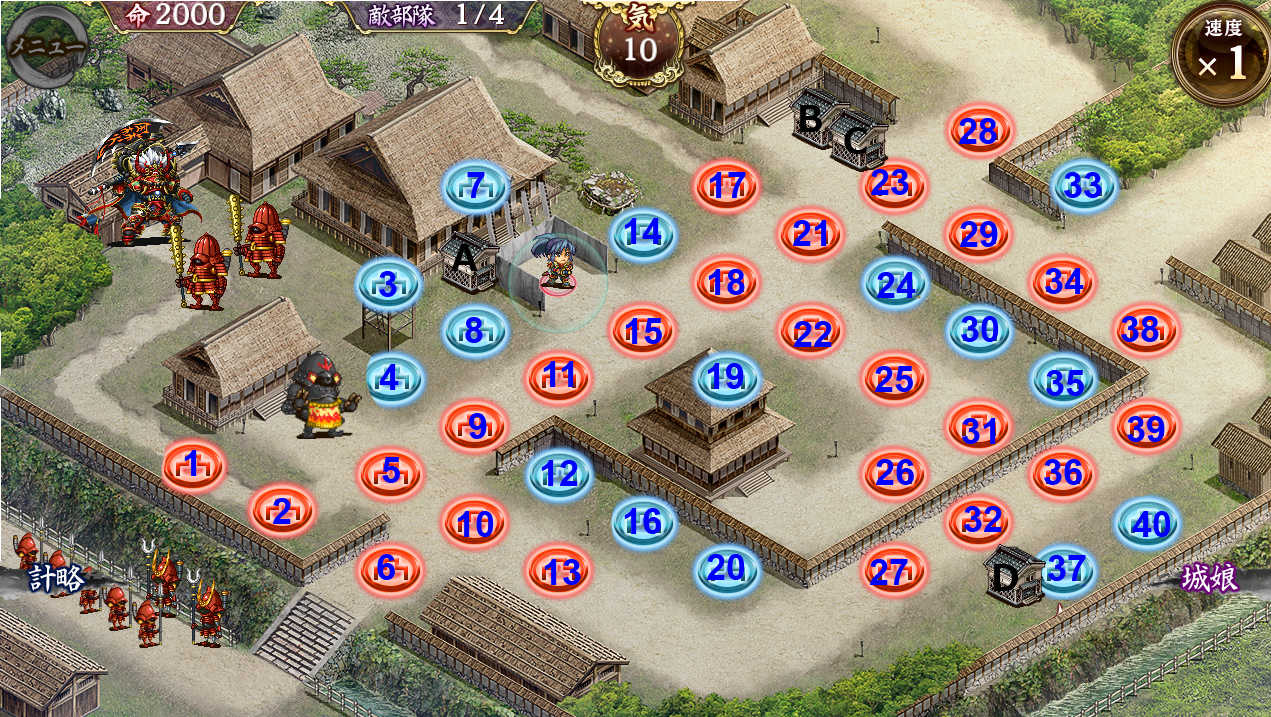Choose red placement tile 17
This screenshot has width=1271, height=717.
[727, 186]
